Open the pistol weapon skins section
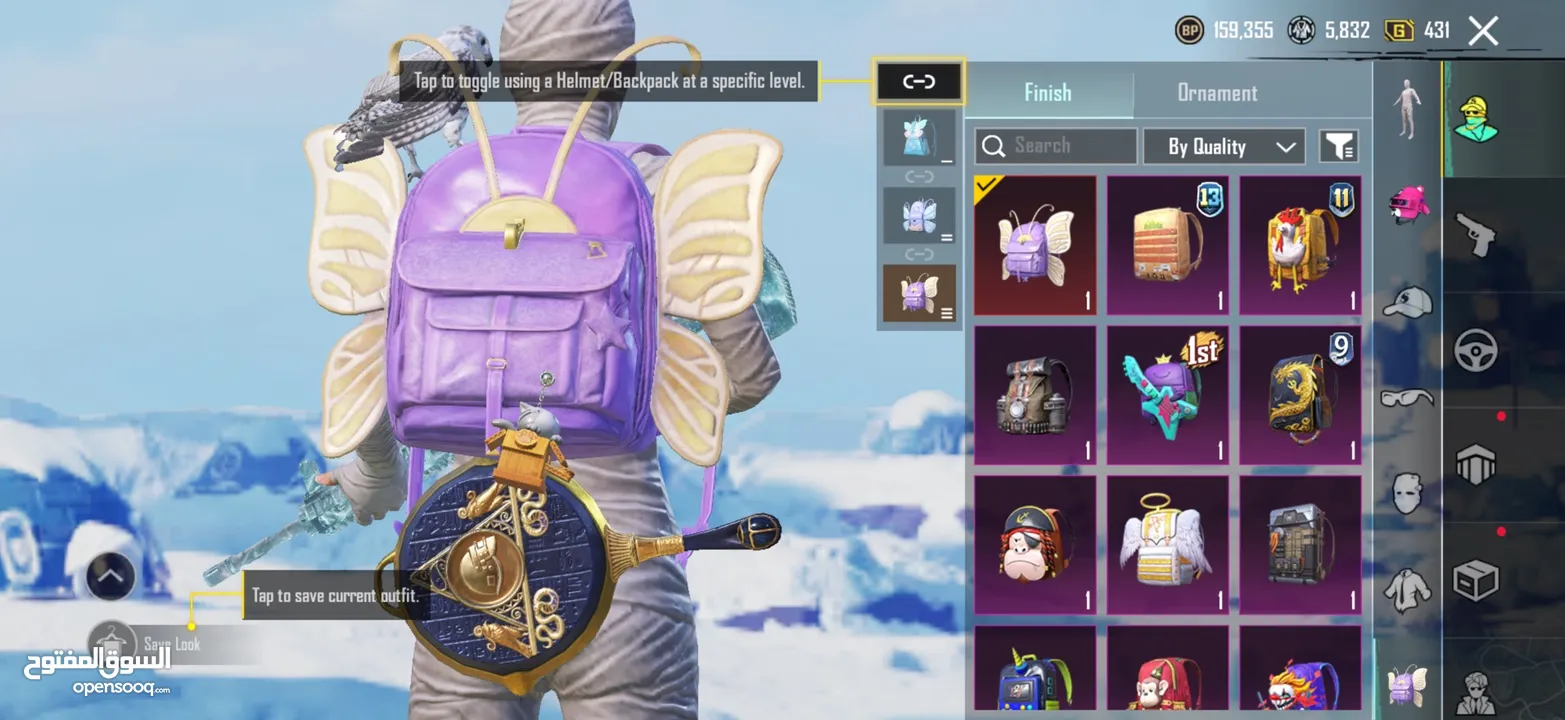Image resolution: width=1565 pixels, height=720 pixels. pos(1475,235)
